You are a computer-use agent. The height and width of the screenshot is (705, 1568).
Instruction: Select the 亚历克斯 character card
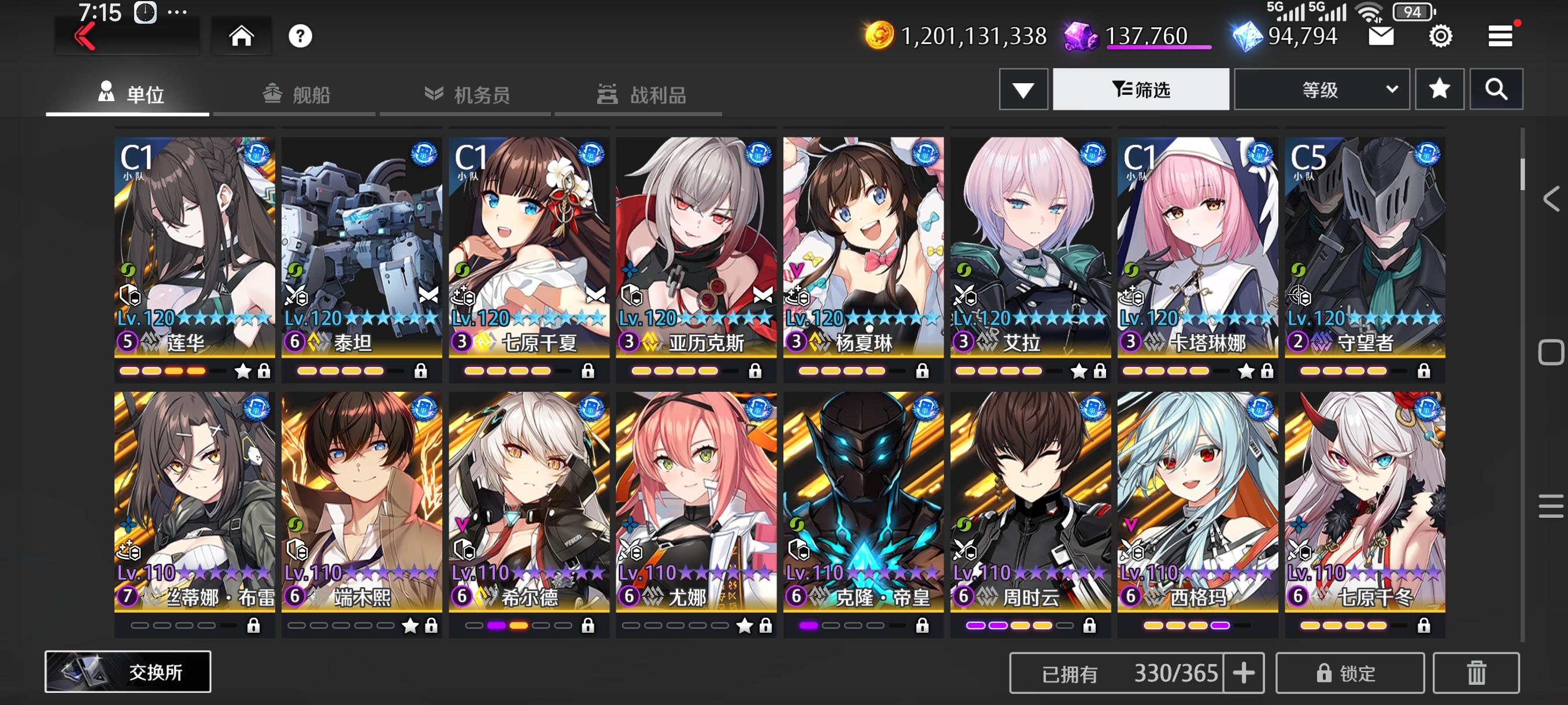point(697,243)
